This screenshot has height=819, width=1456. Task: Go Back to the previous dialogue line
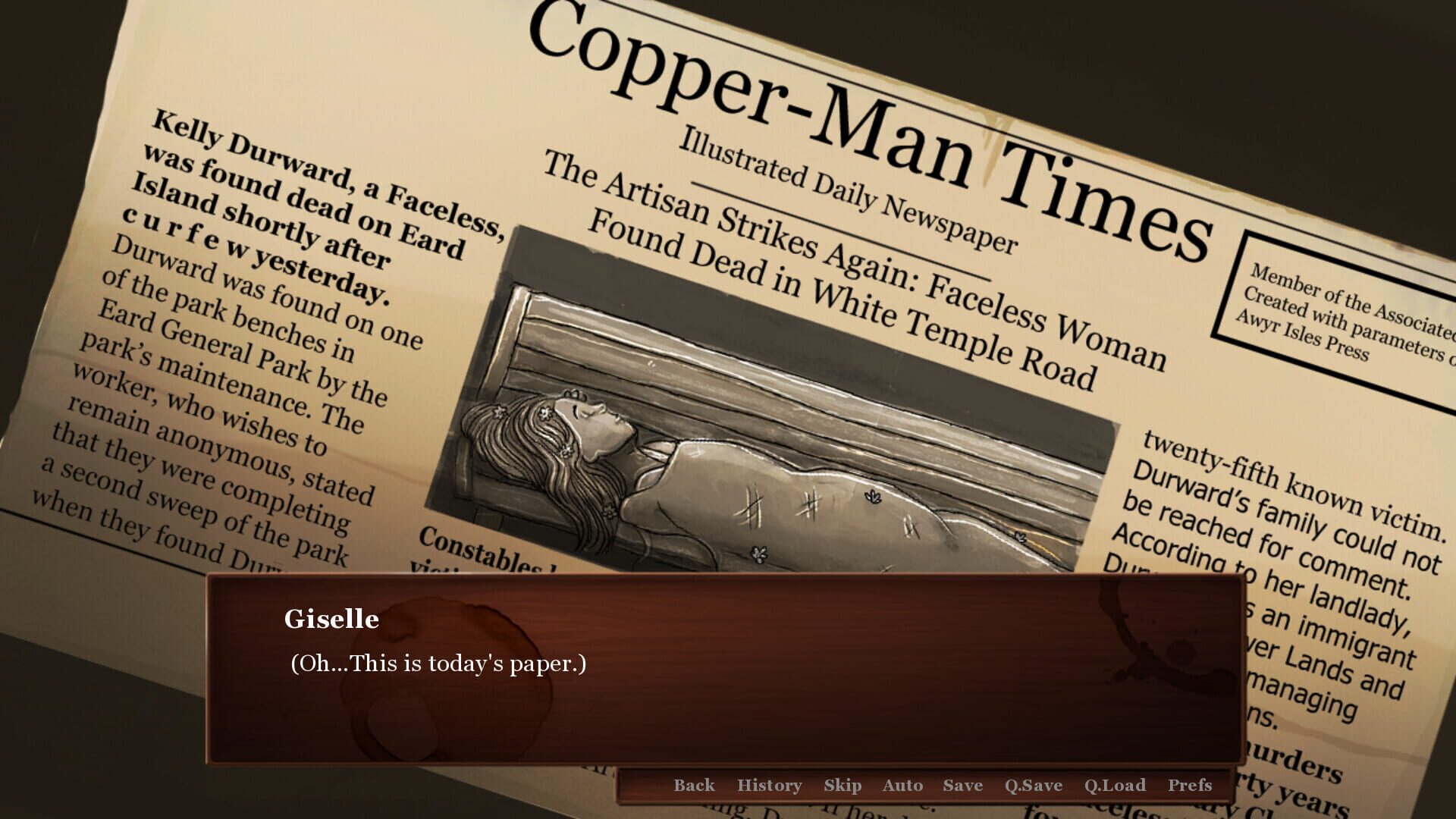click(693, 786)
